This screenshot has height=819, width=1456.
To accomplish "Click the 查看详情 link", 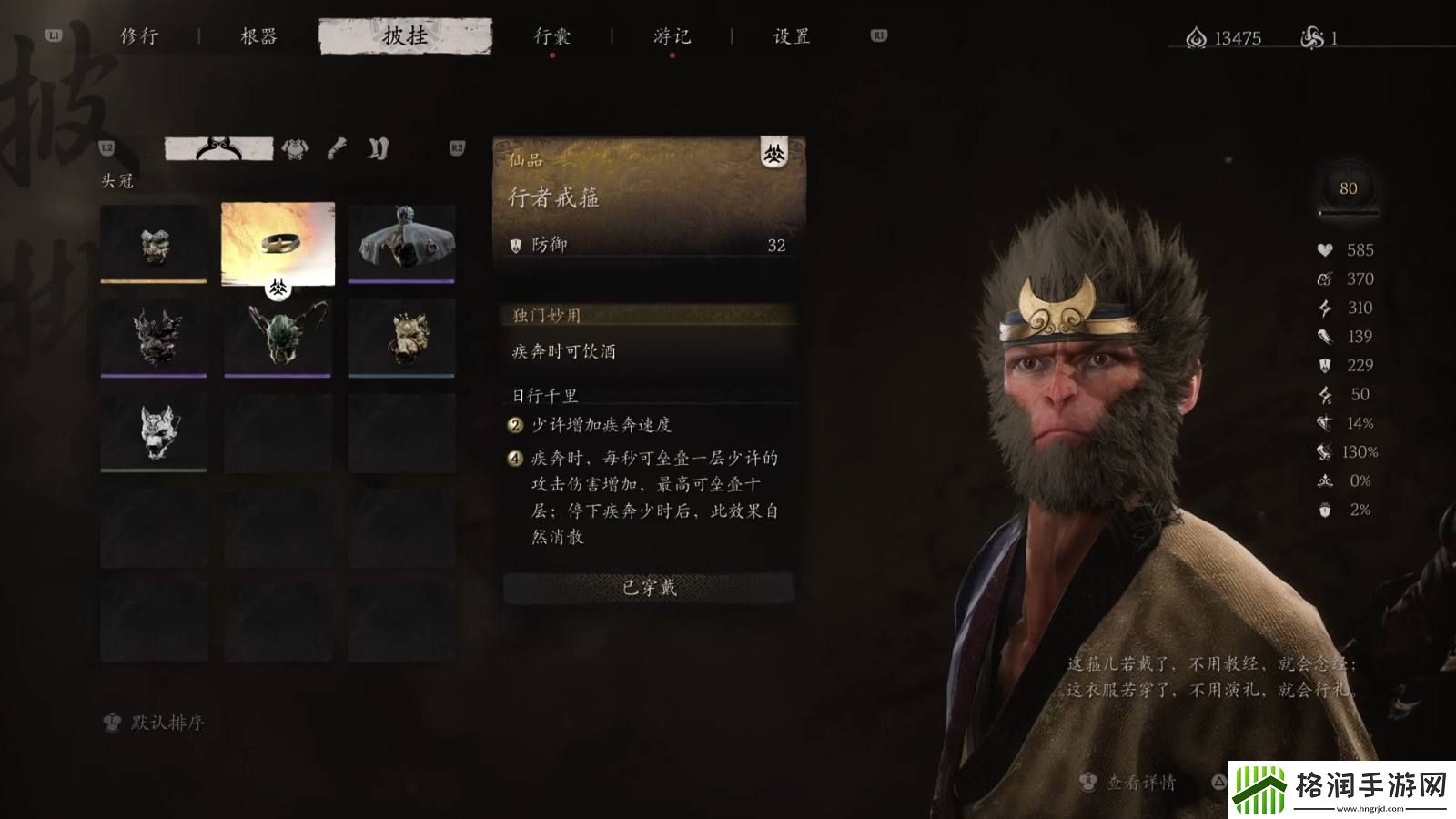I will point(1142,781).
